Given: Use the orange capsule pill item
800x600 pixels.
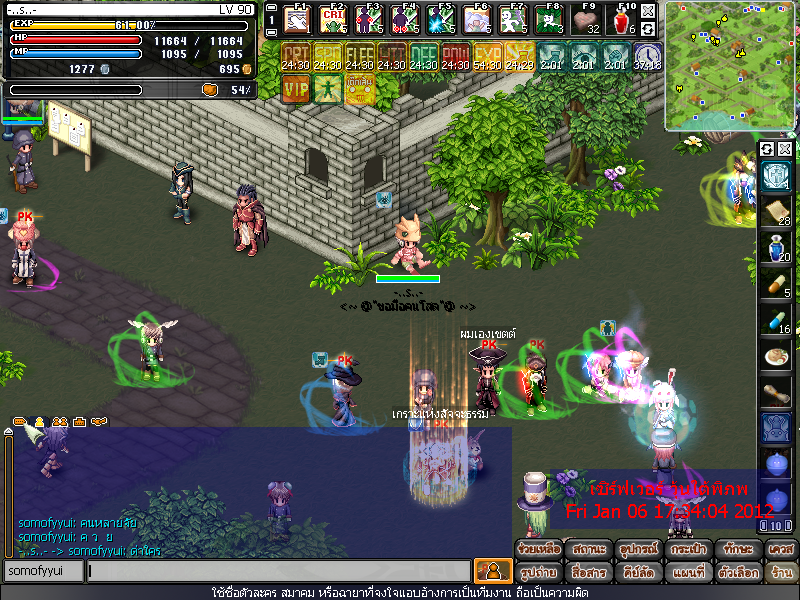Looking at the screenshot, I should coord(773,284).
